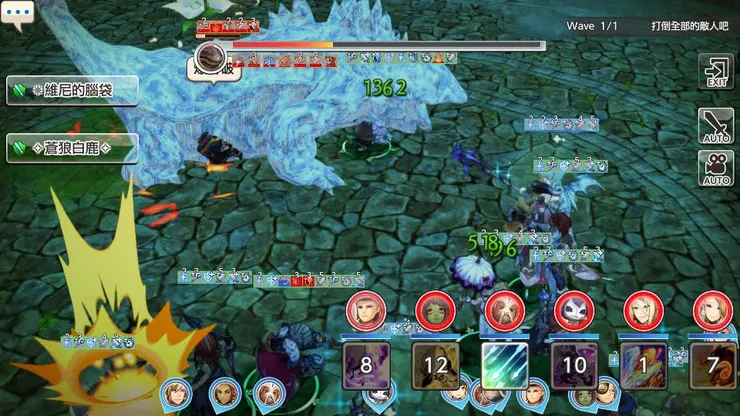Image resolution: width=740 pixels, height=416 pixels.
Task: Activate the skill with cooldown 7
Action: click(712, 363)
